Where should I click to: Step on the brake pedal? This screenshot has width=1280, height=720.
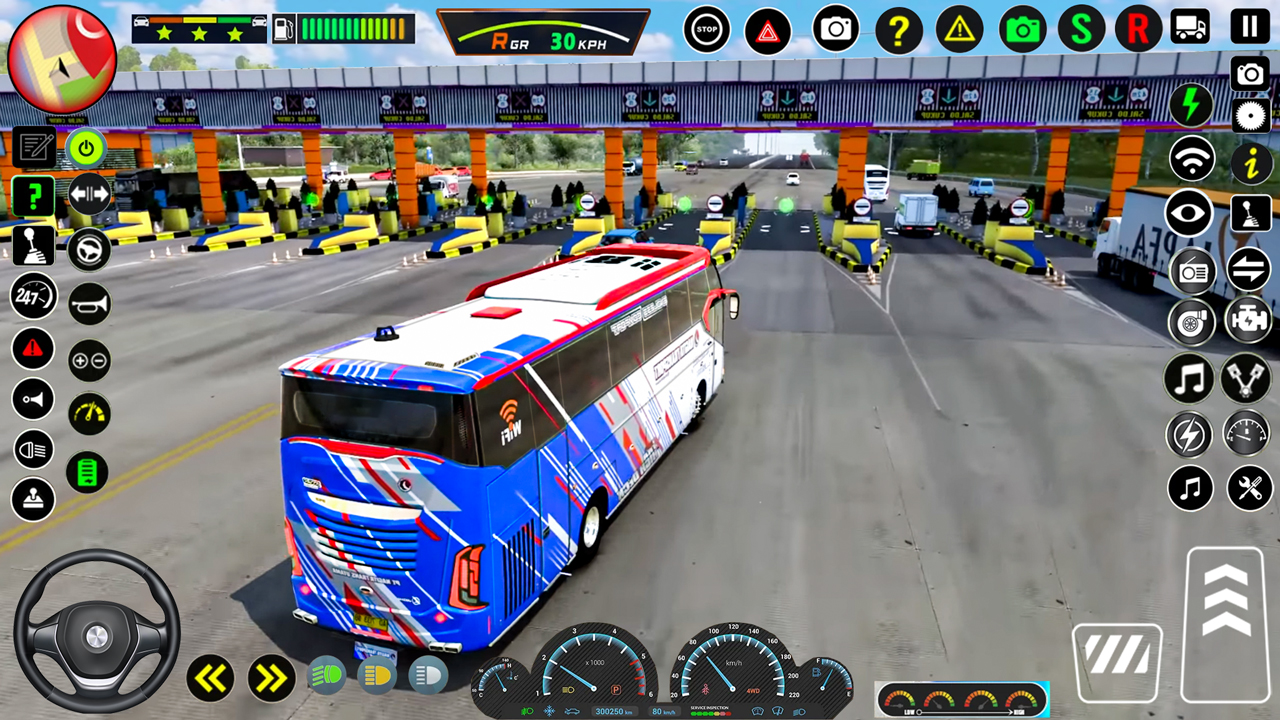coord(1117,661)
